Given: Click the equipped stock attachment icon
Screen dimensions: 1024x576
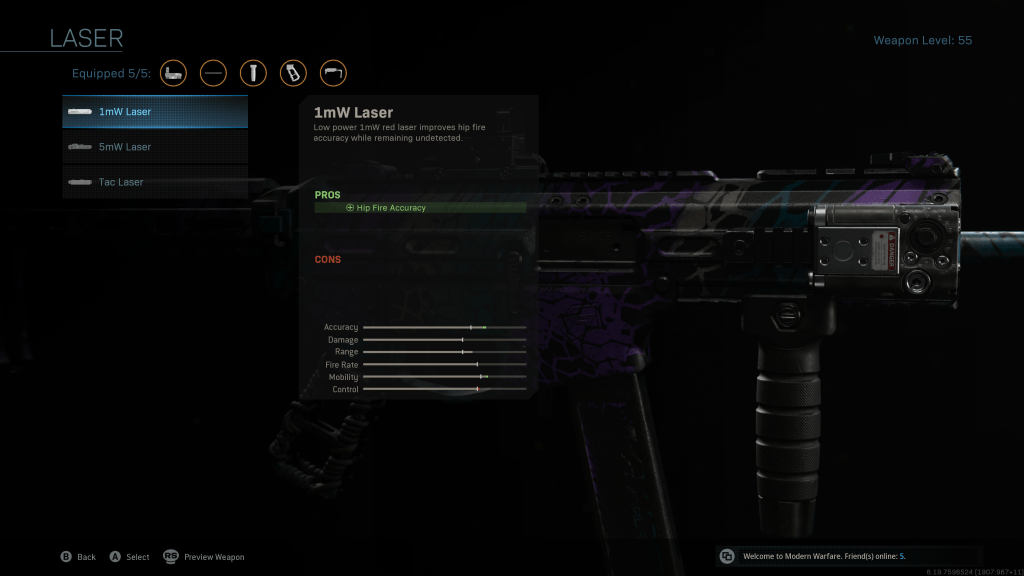Looking at the screenshot, I should (x=333, y=73).
